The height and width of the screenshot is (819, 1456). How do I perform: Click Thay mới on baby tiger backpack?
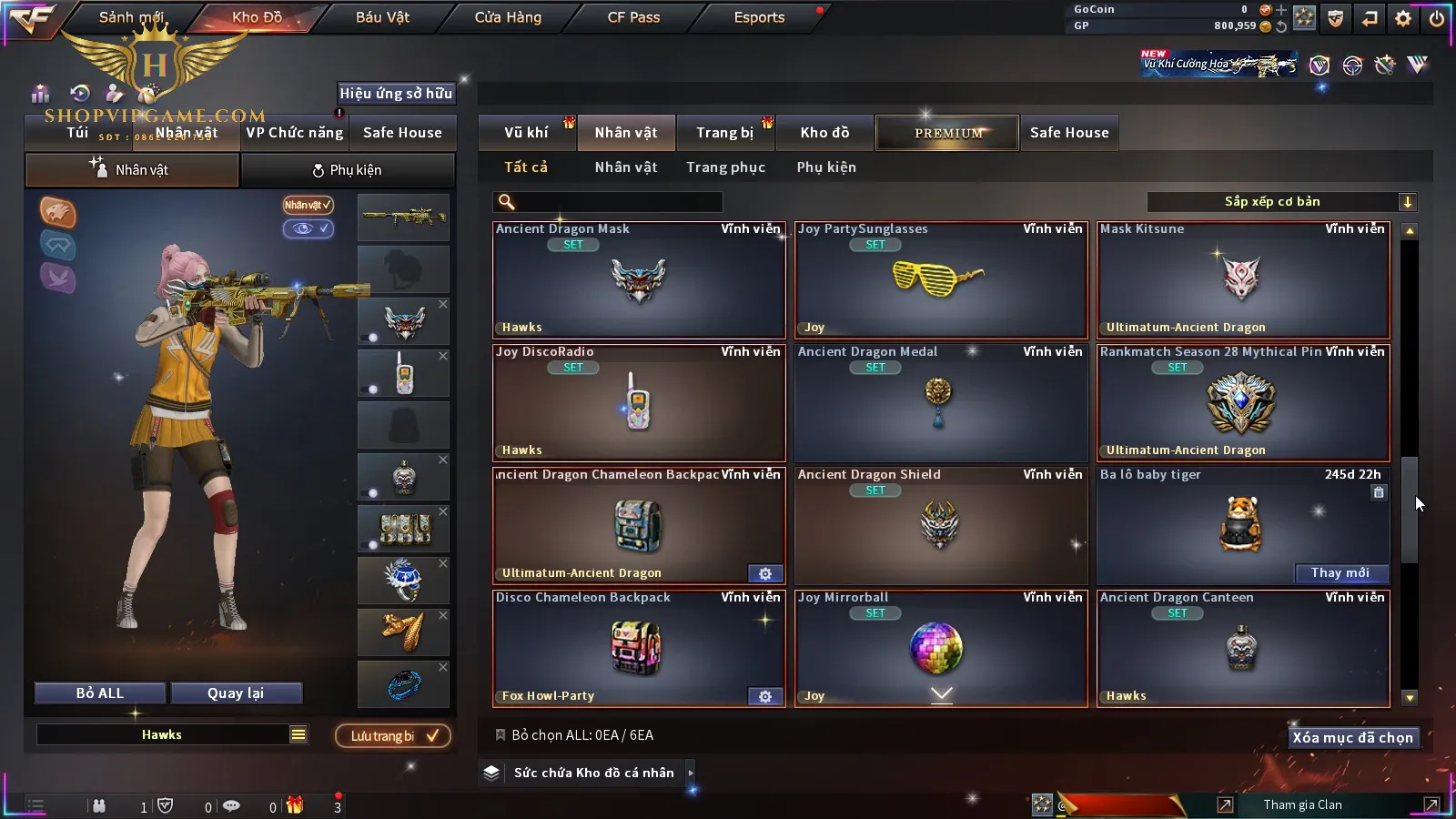coord(1340,573)
